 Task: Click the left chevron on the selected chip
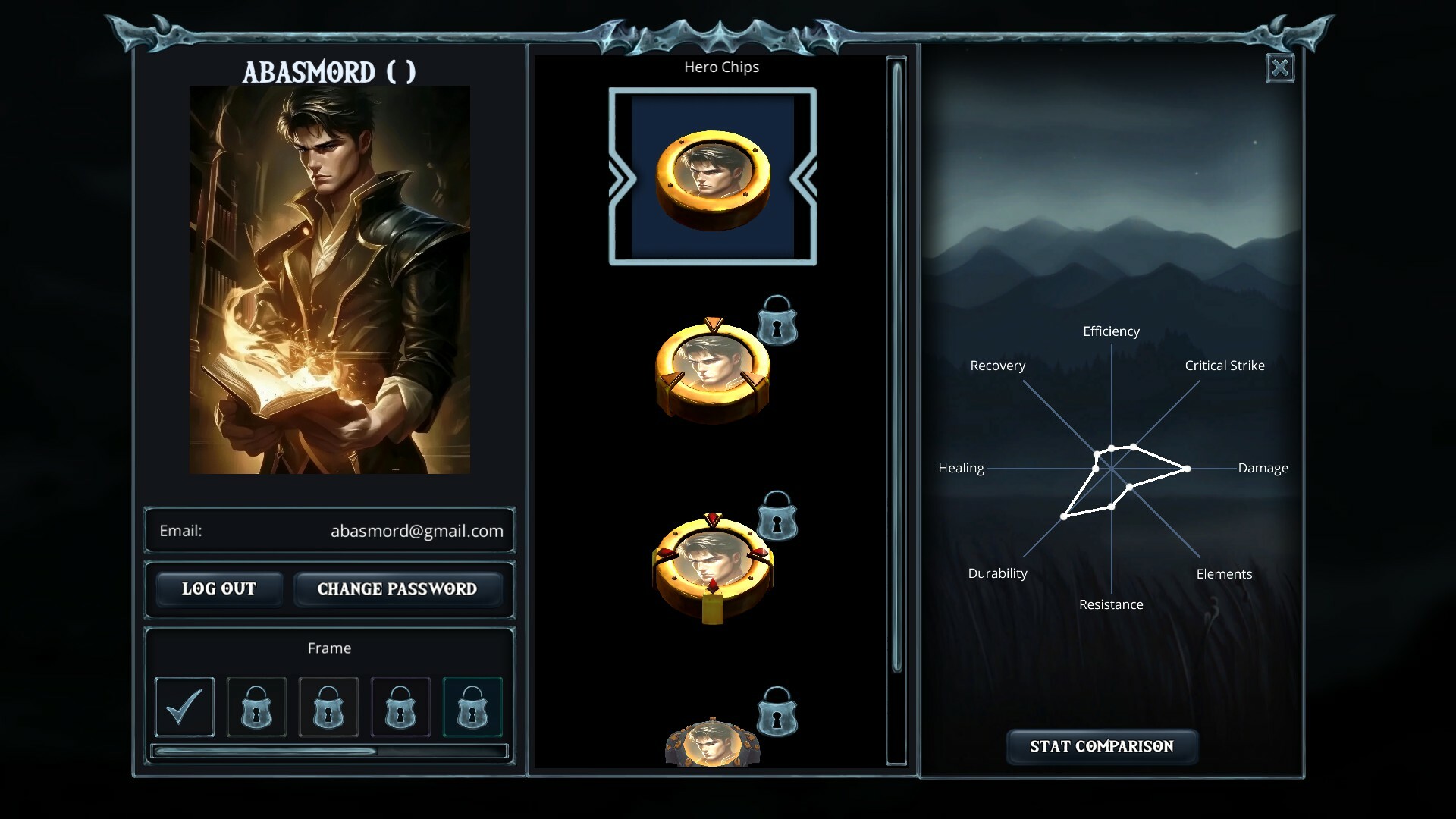622,176
